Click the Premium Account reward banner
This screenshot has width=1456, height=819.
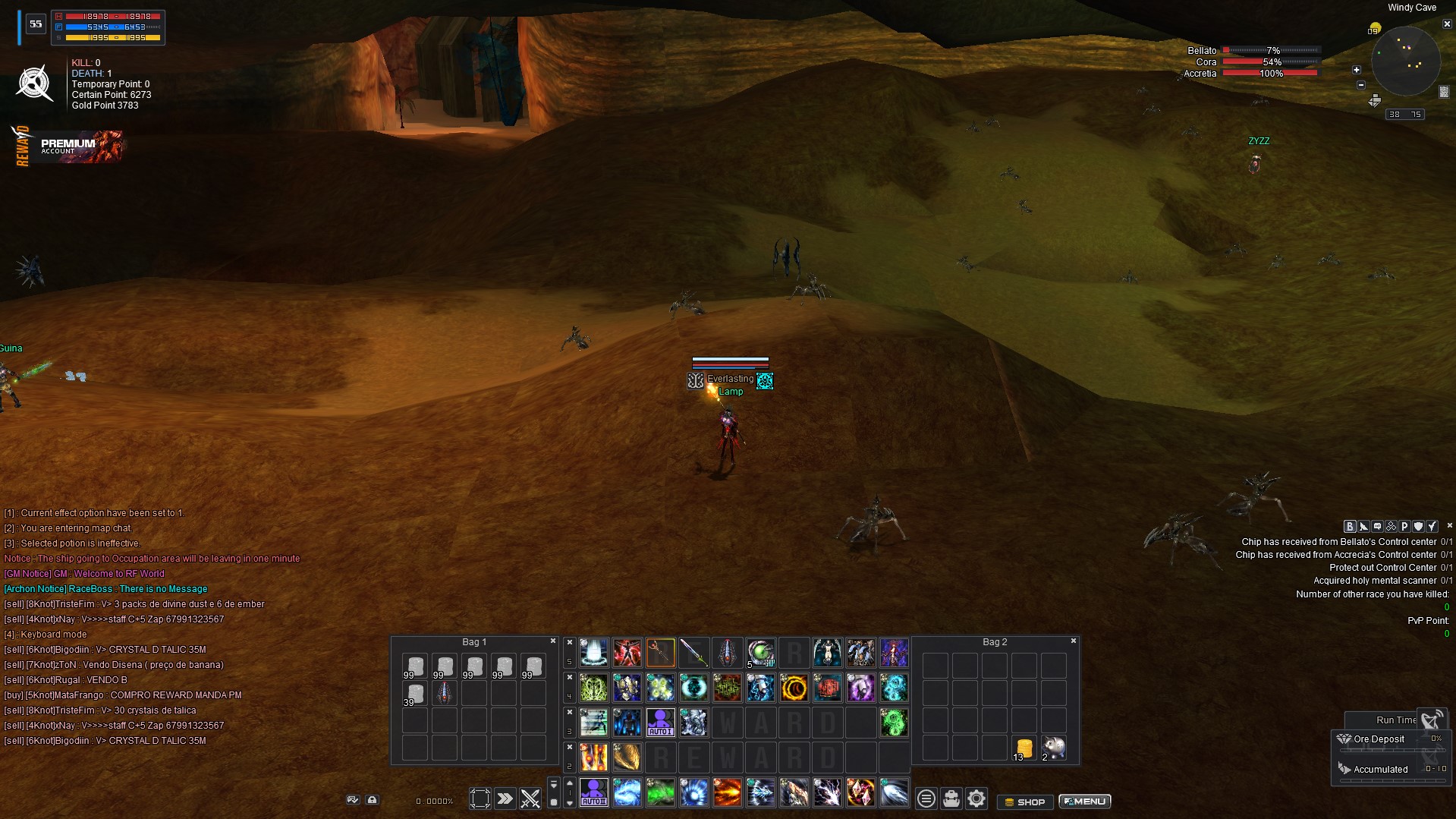70,146
